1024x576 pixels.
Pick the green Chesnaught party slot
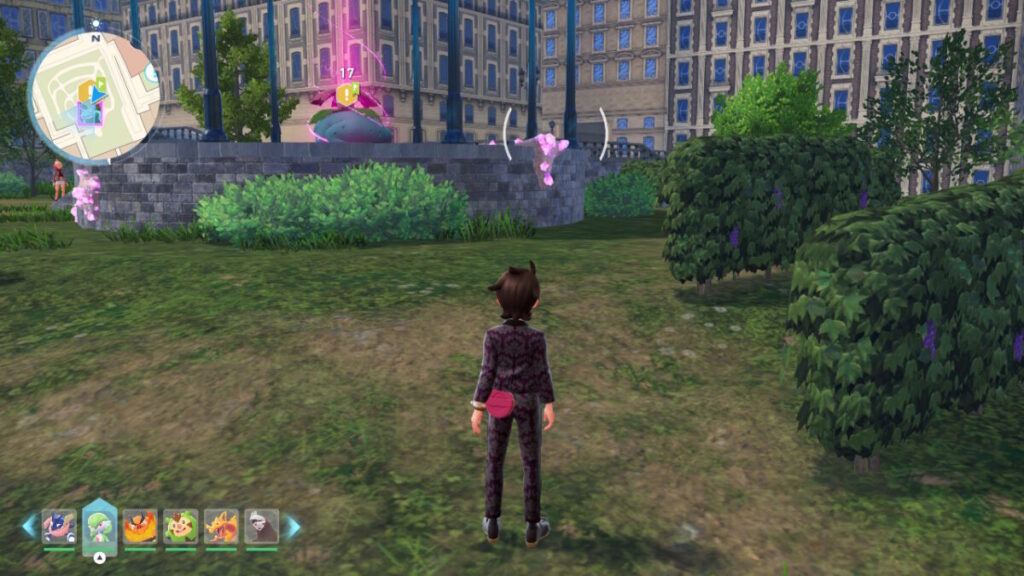pyautogui.click(x=181, y=526)
